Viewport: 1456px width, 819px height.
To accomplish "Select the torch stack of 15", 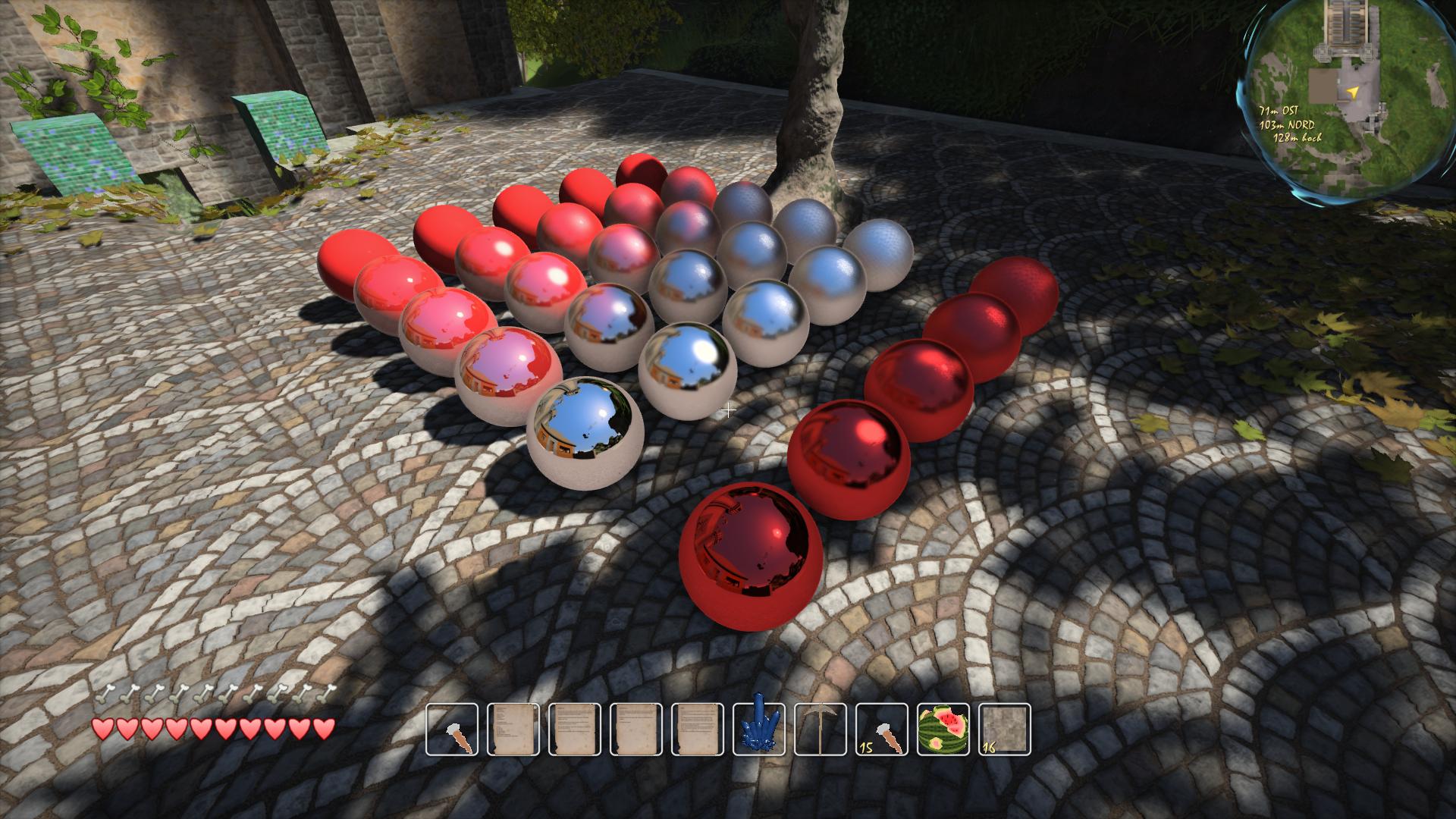I will tap(882, 730).
